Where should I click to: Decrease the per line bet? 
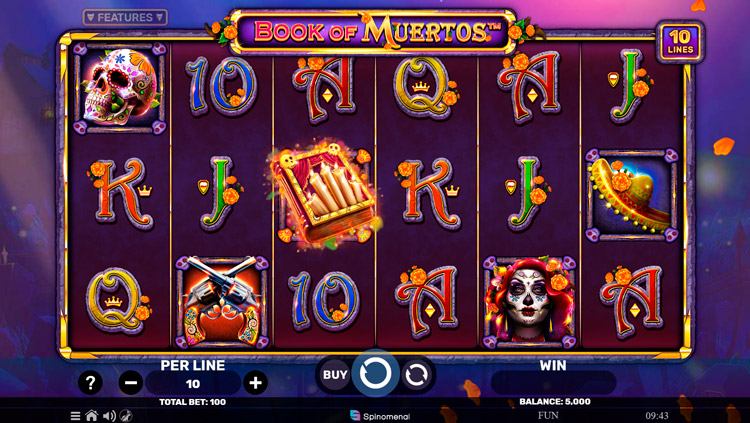[130, 383]
